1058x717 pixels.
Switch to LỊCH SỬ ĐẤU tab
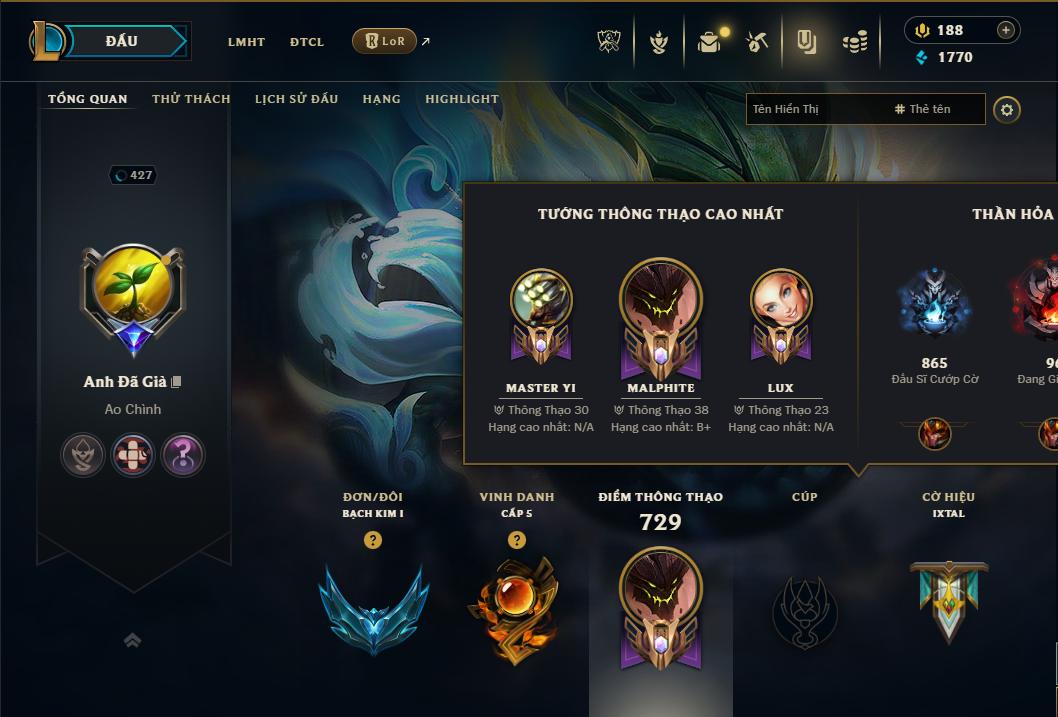tap(296, 99)
